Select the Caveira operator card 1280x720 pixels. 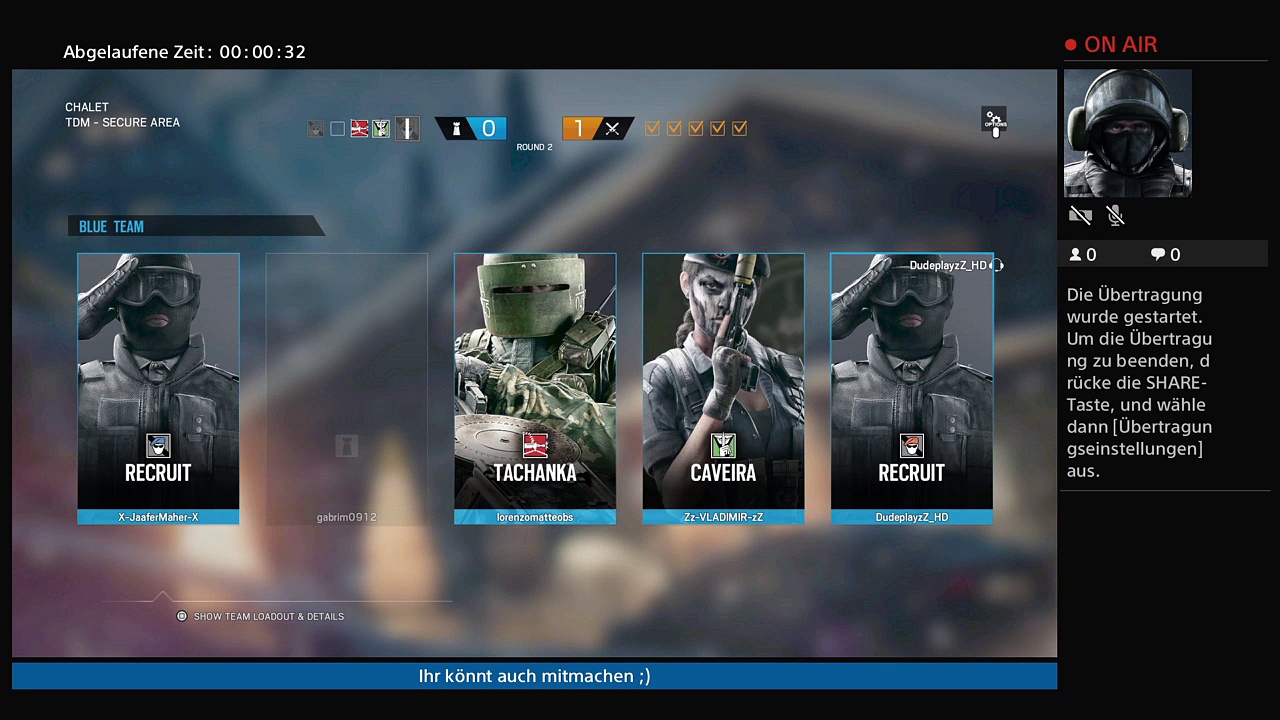tap(723, 388)
